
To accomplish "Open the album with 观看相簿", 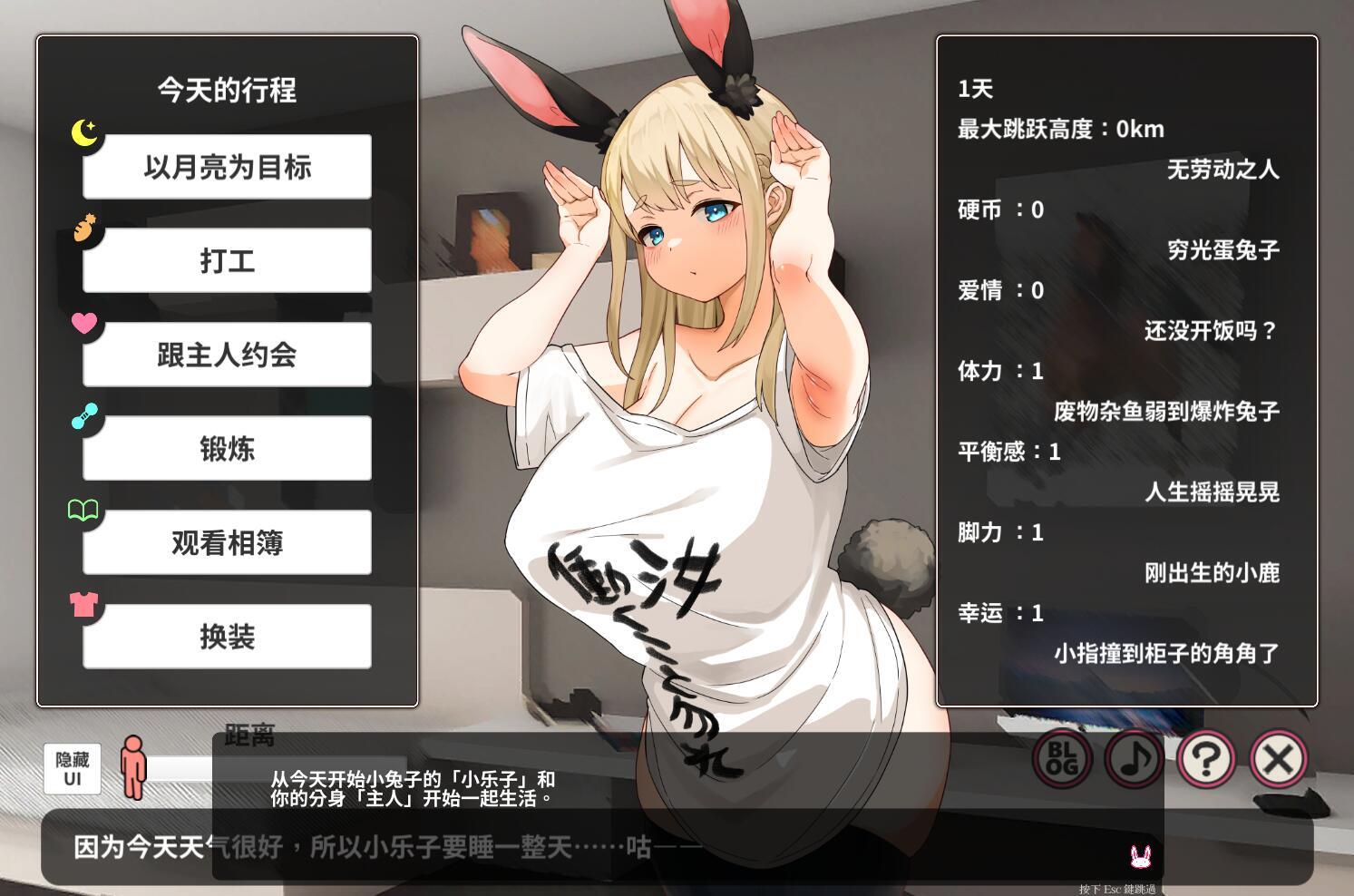I will pos(227,543).
